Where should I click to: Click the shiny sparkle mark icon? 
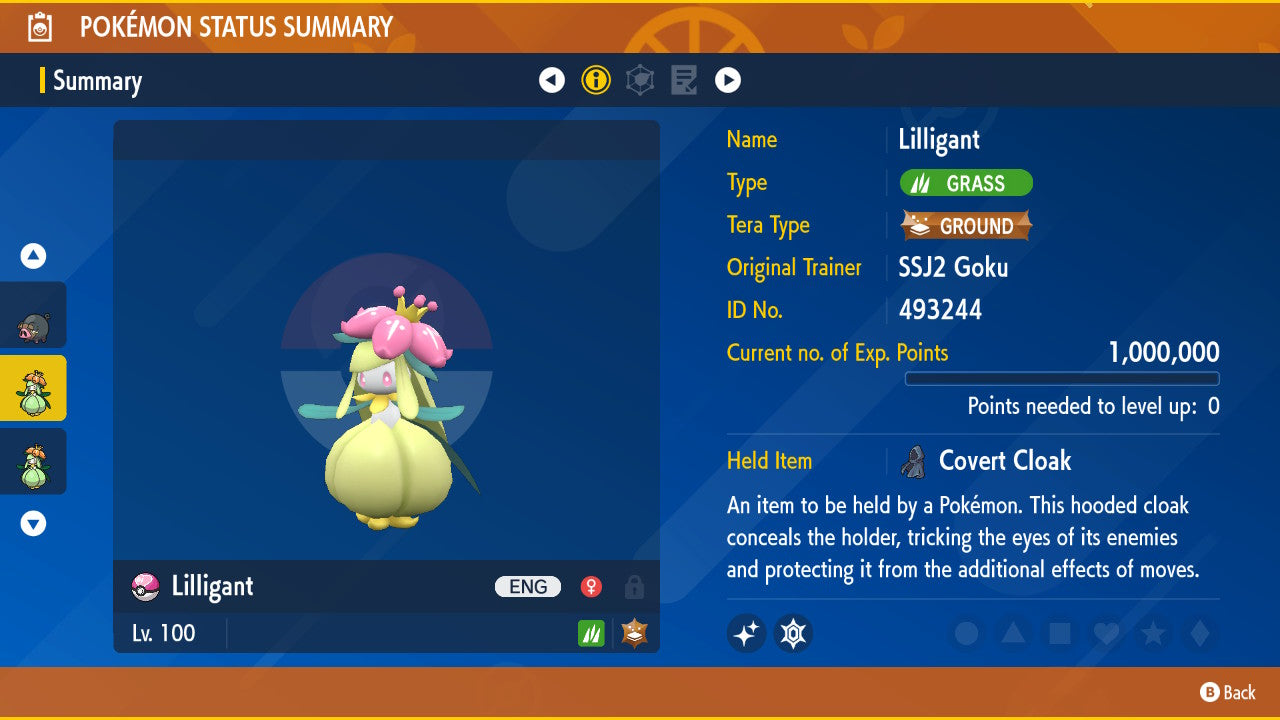click(x=746, y=633)
